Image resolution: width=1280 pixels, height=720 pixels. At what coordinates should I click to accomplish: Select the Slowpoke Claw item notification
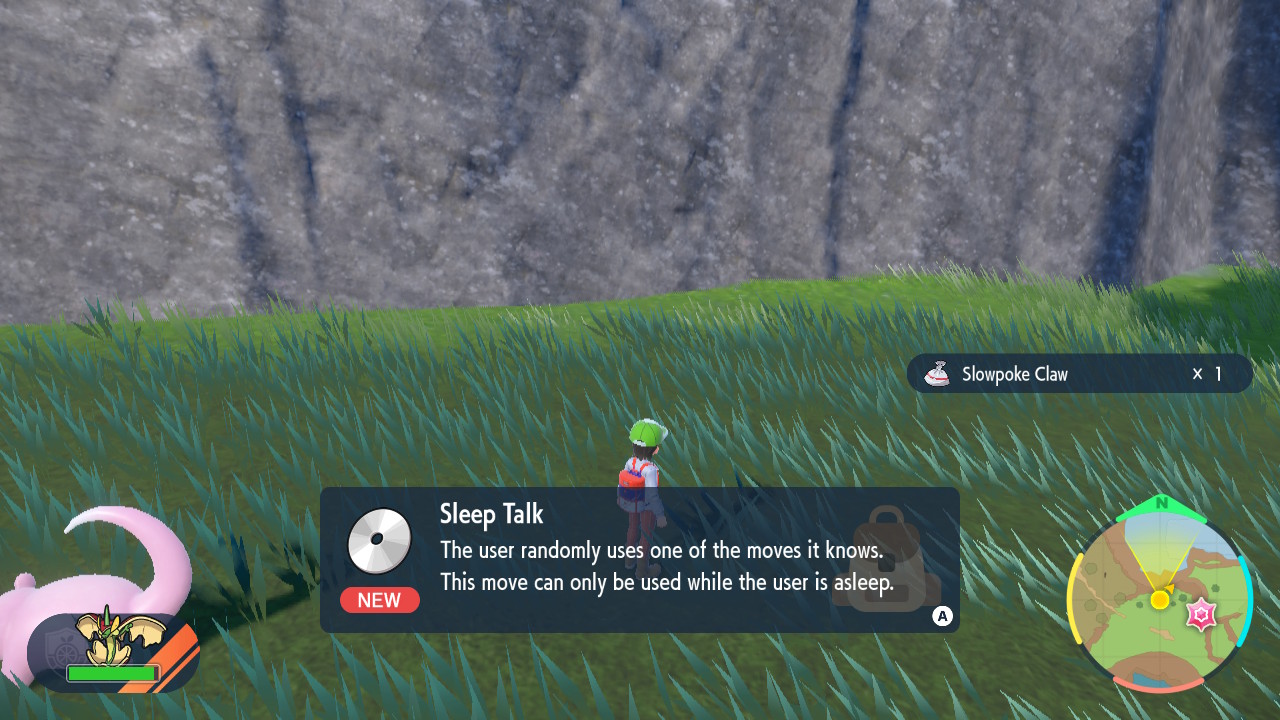tap(1079, 374)
